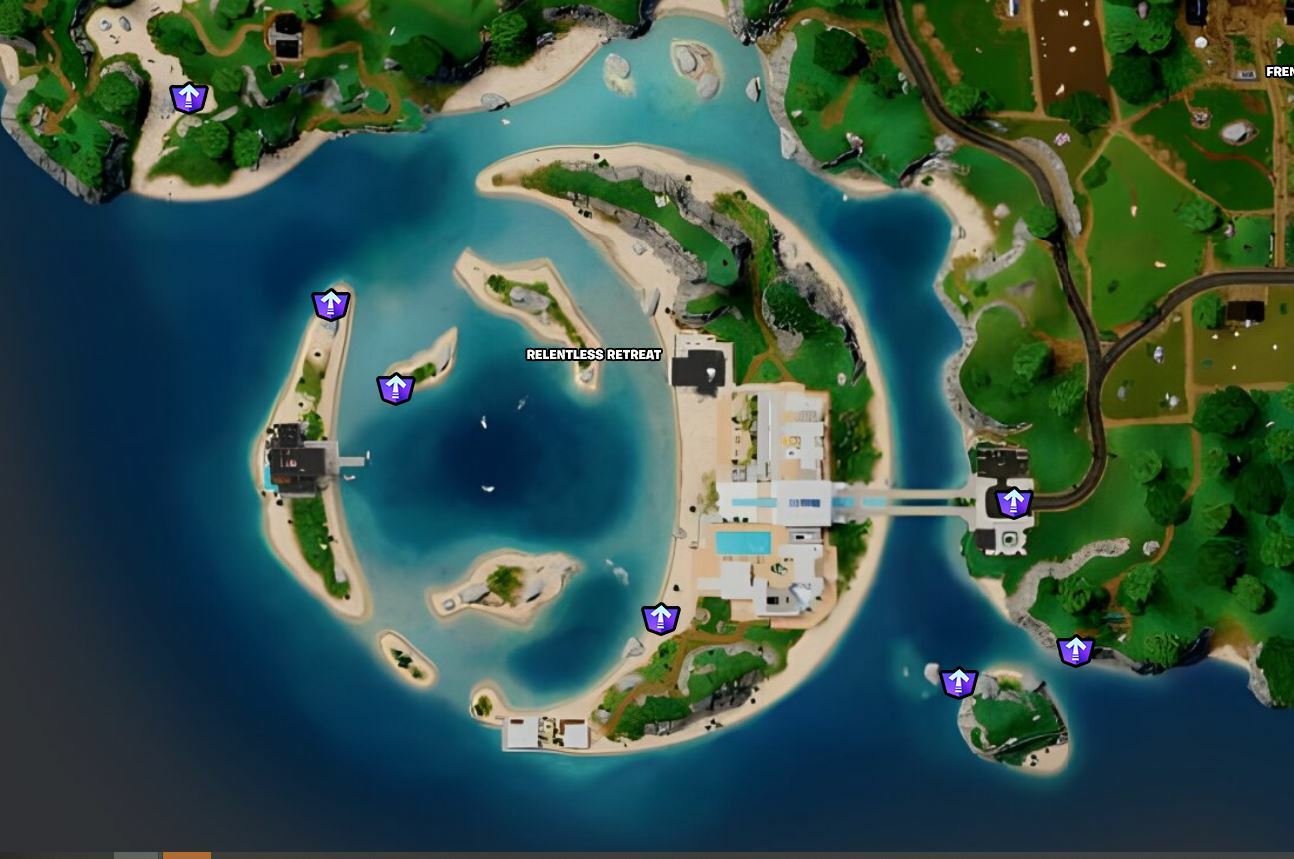The width and height of the screenshot is (1294, 859).
Task: Click the purple marker atop the thin western island
Action: tap(330, 304)
